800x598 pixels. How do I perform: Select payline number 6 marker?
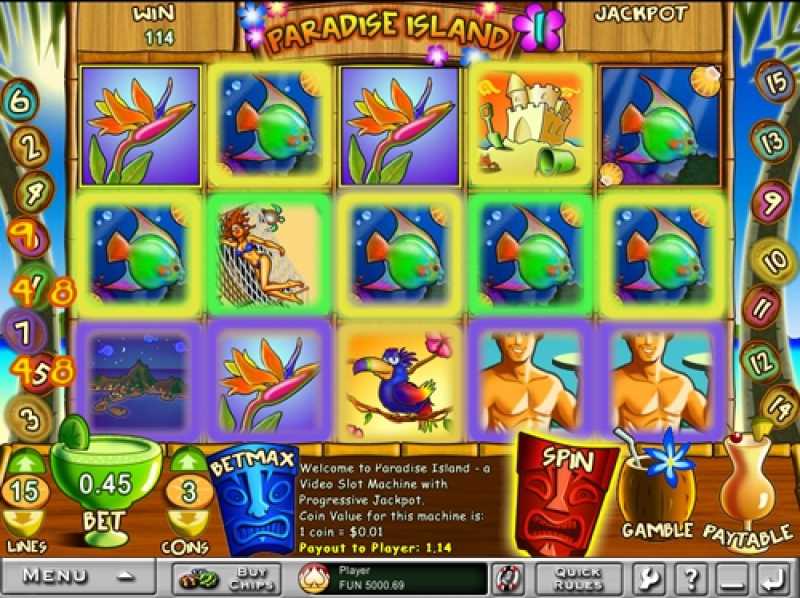[x=22, y=100]
